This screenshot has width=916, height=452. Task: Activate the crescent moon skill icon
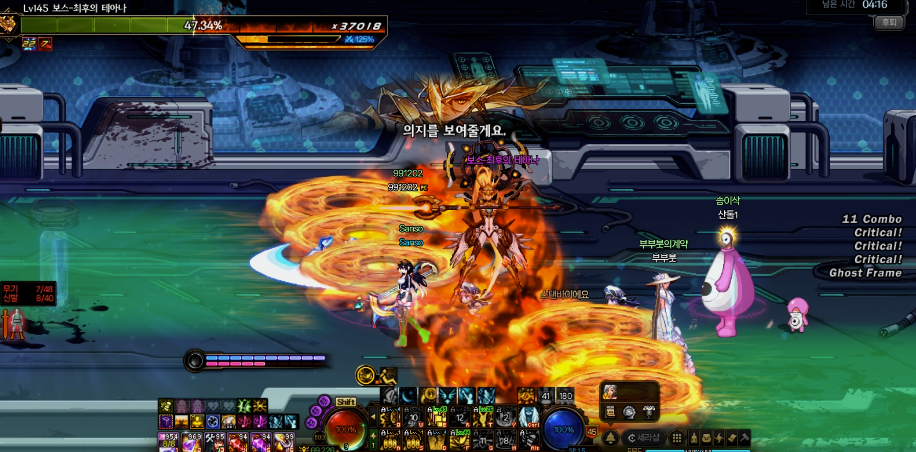point(408,397)
